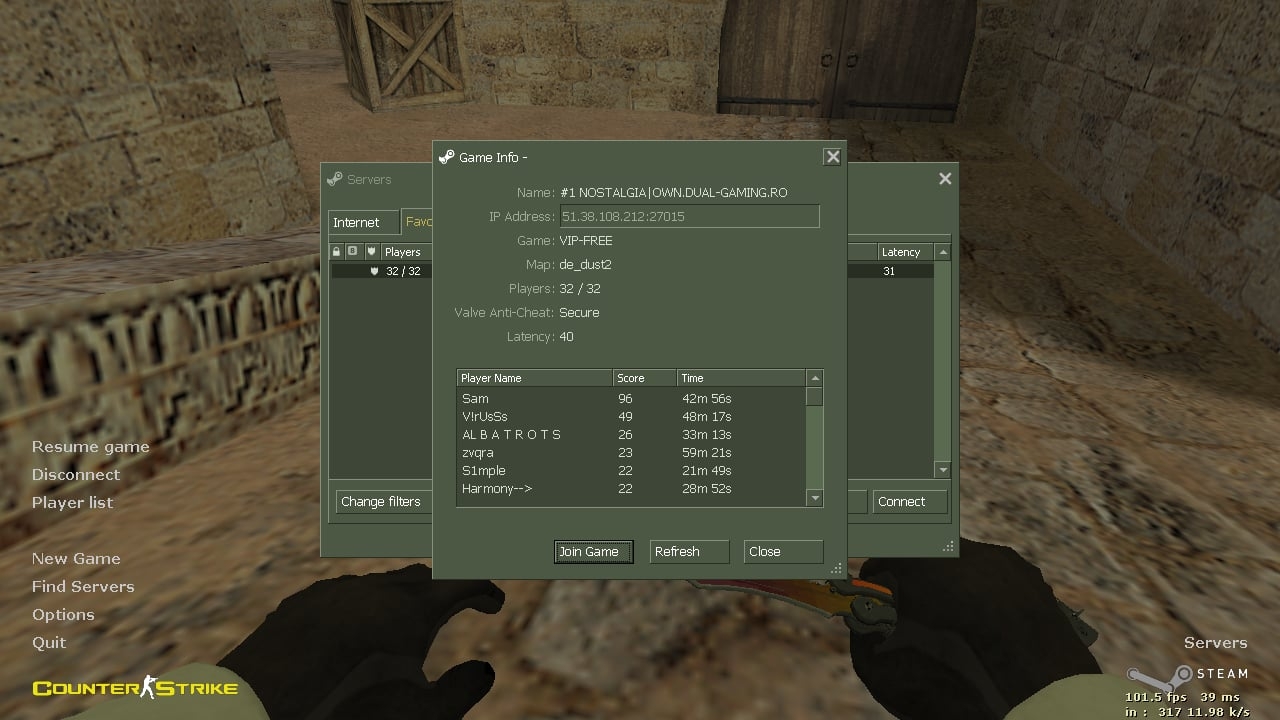This screenshot has width=1280, height=720.
Task: Click the bot 'B' icon in column header
Action: 353,251
